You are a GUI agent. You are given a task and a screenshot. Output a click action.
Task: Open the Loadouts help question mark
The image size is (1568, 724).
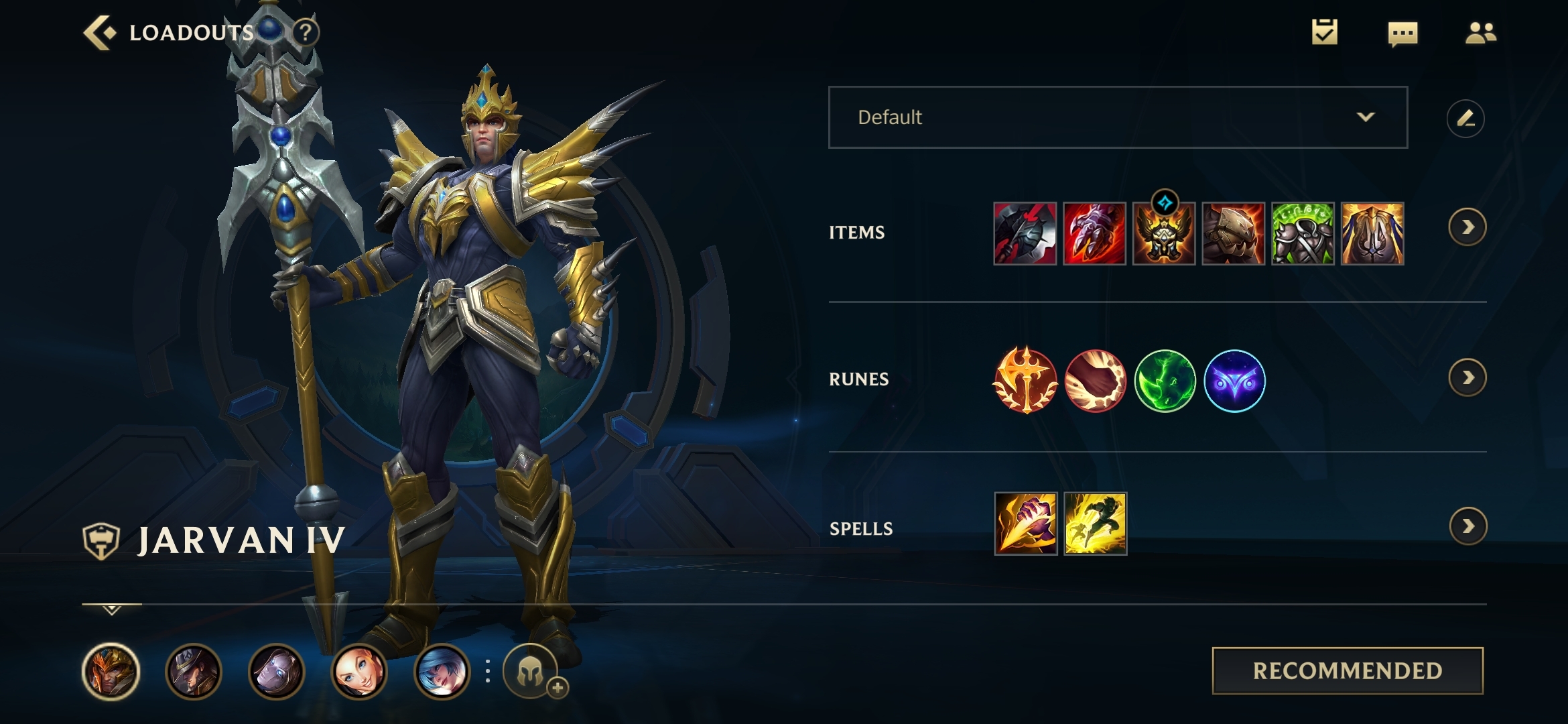306,32
